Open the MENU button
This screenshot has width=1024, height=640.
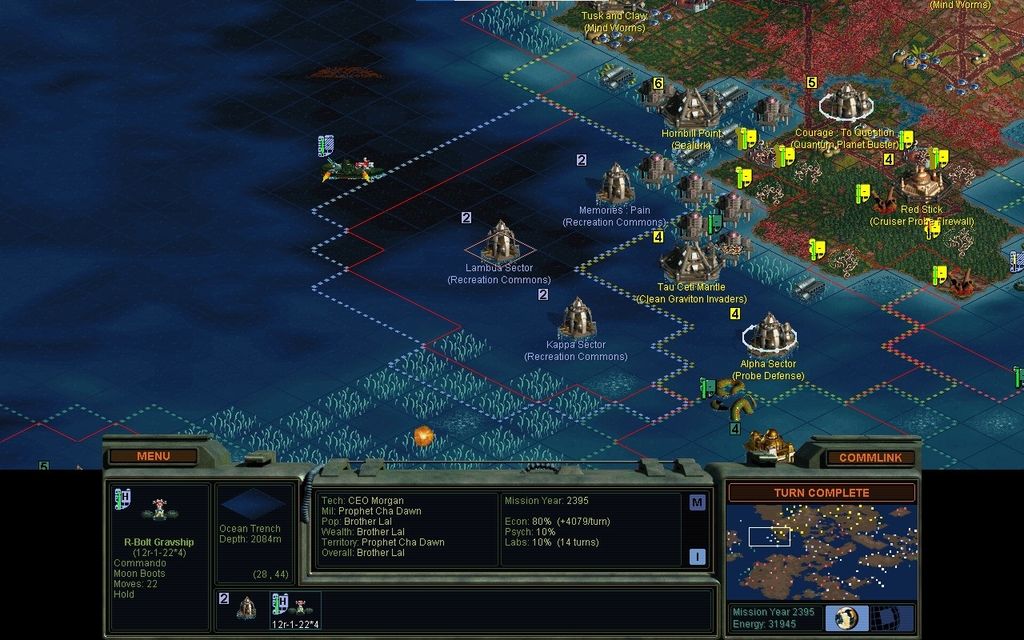(153, 456)
